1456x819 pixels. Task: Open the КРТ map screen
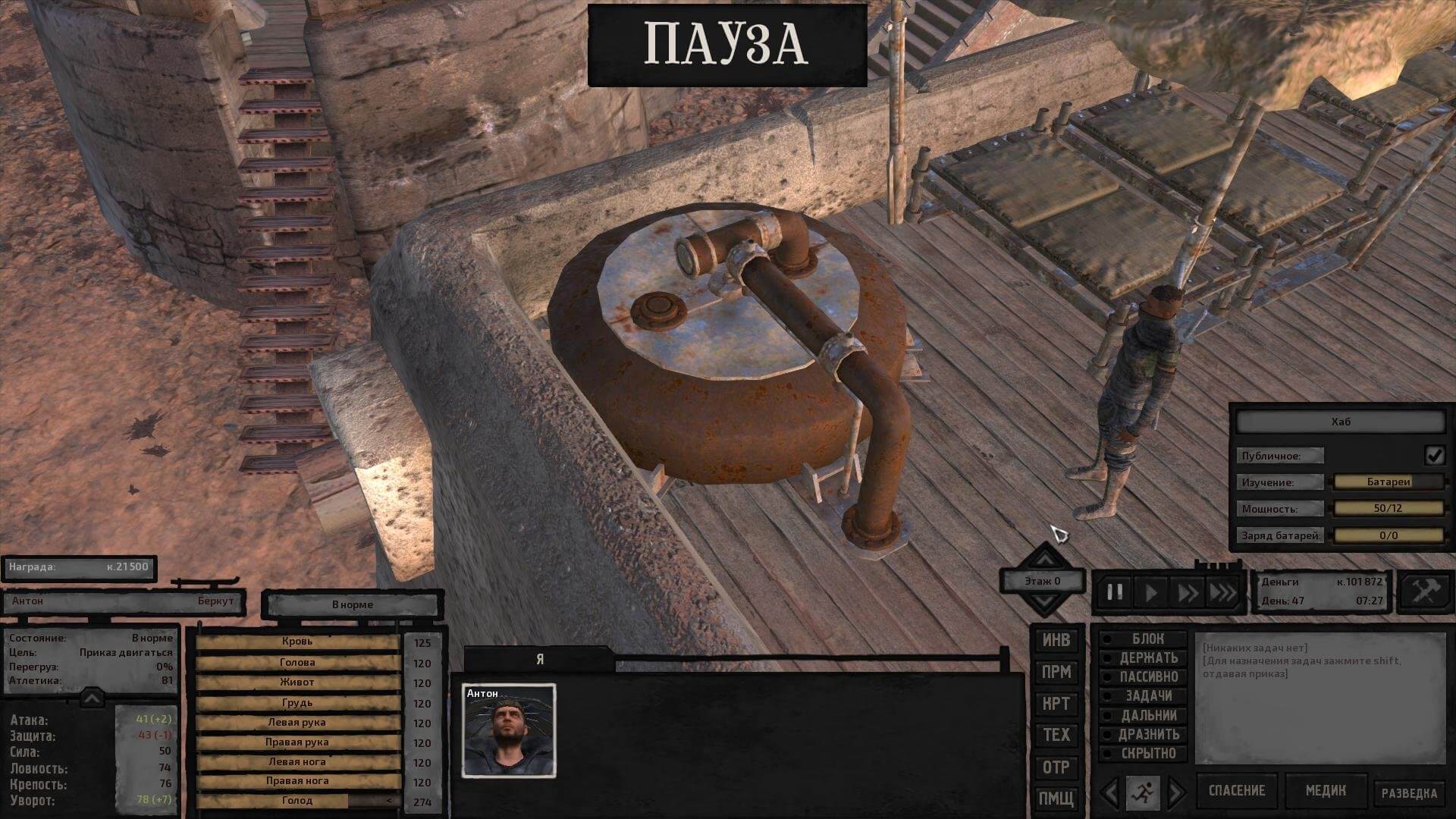1056,704
